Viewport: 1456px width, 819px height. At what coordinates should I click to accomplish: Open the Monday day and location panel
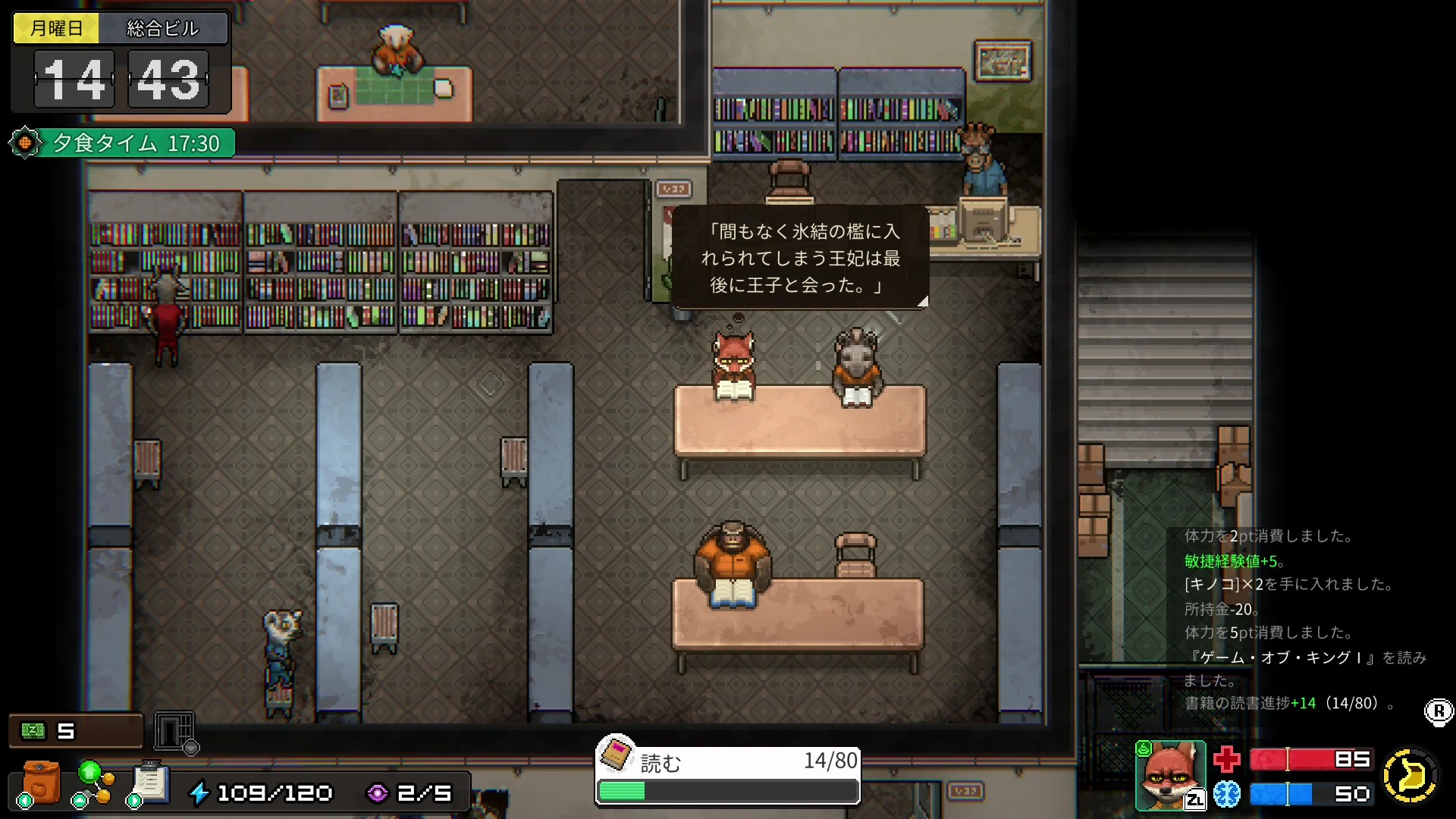[x=121, y=29]
